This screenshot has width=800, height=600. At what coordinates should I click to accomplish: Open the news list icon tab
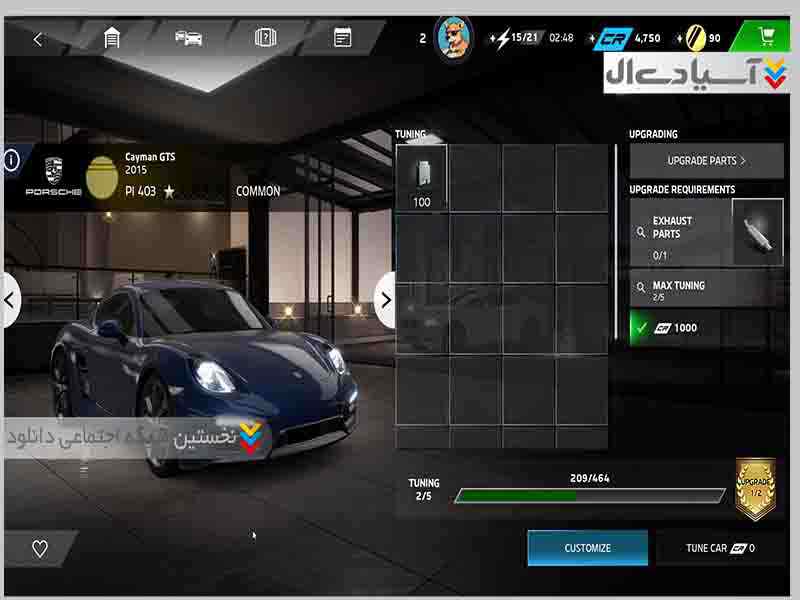coord(342,39)
